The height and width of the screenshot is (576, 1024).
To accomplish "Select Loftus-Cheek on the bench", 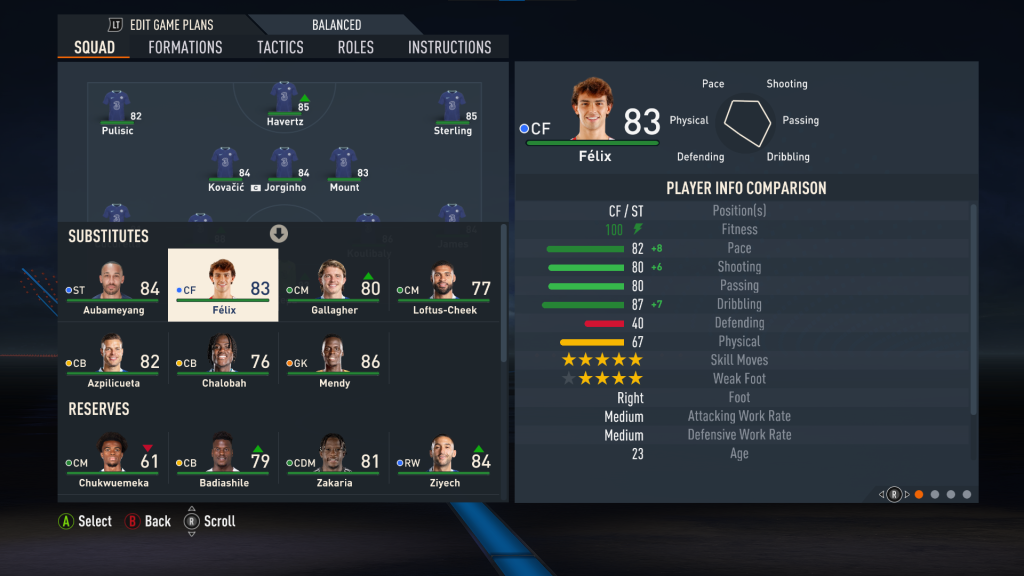I will (443, 287).
